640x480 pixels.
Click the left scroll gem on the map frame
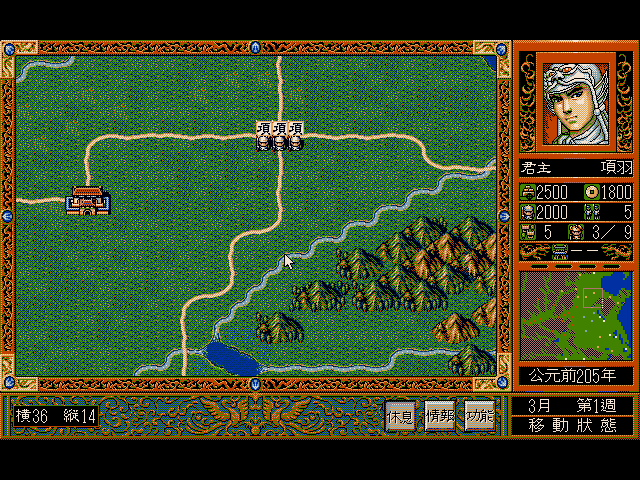[8, 215]
